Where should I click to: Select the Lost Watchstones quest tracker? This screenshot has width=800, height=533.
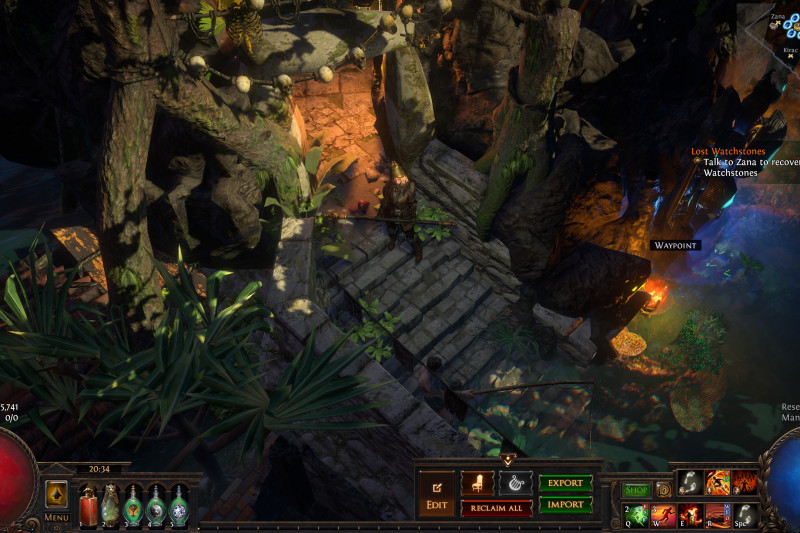coord(722,151)
